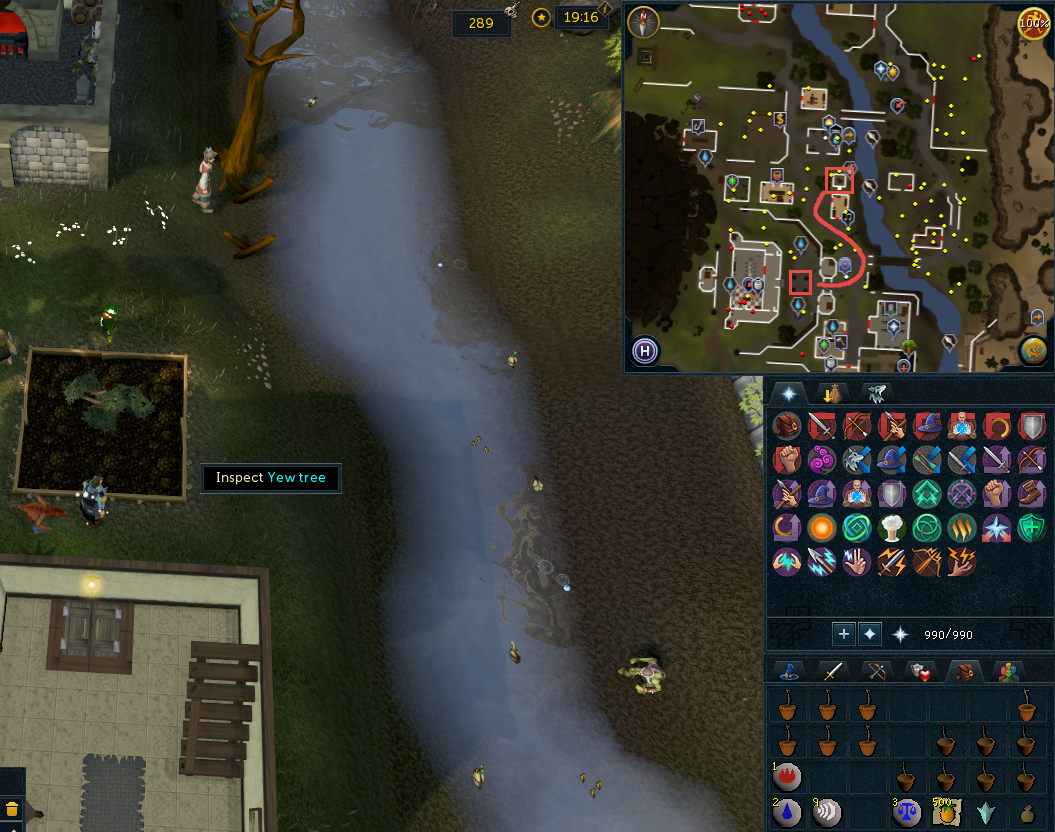Select the mushroom cloud prayer icon
Viewport: 1055px width, 832px height.
[893, 527]
